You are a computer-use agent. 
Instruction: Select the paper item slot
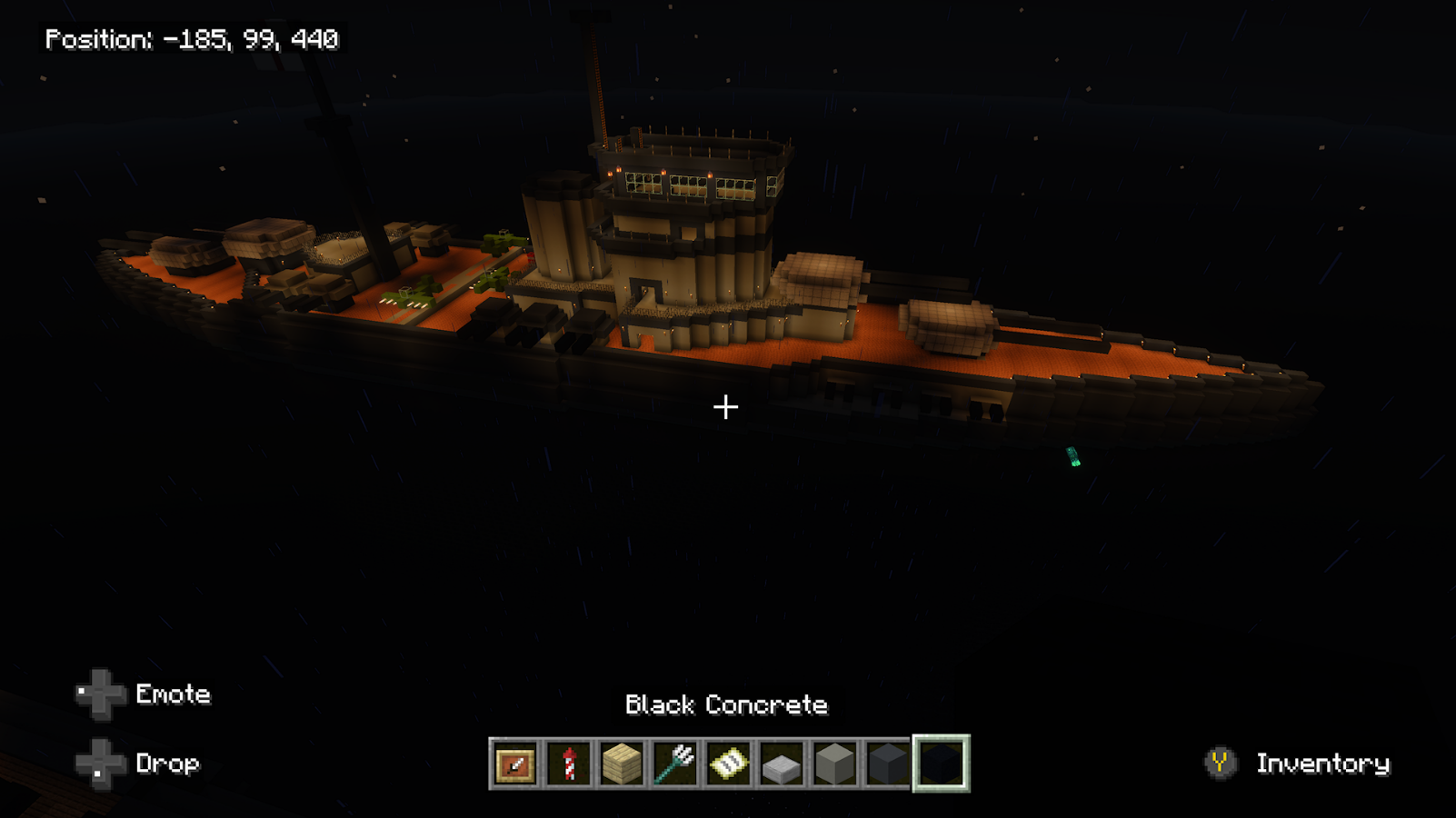728,763
